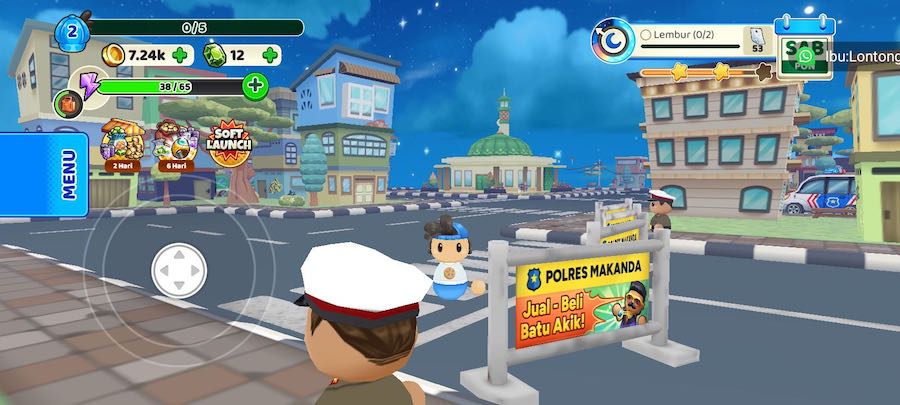The height and width of the screenshot is (405, 900).
Task: Refill energy using the green plus button
Action: (x=256, y=85)
